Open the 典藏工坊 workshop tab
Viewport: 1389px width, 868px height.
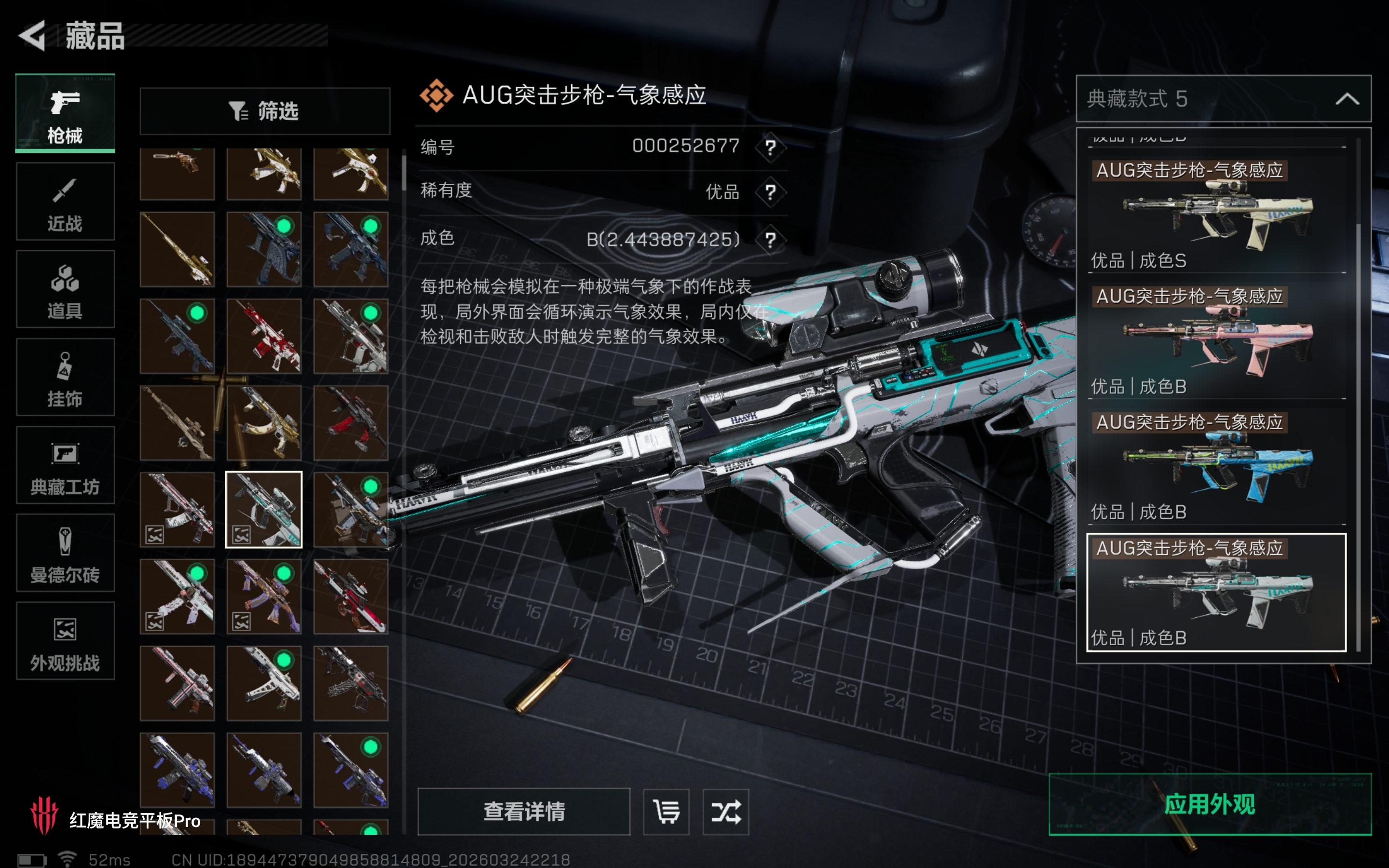65,465
